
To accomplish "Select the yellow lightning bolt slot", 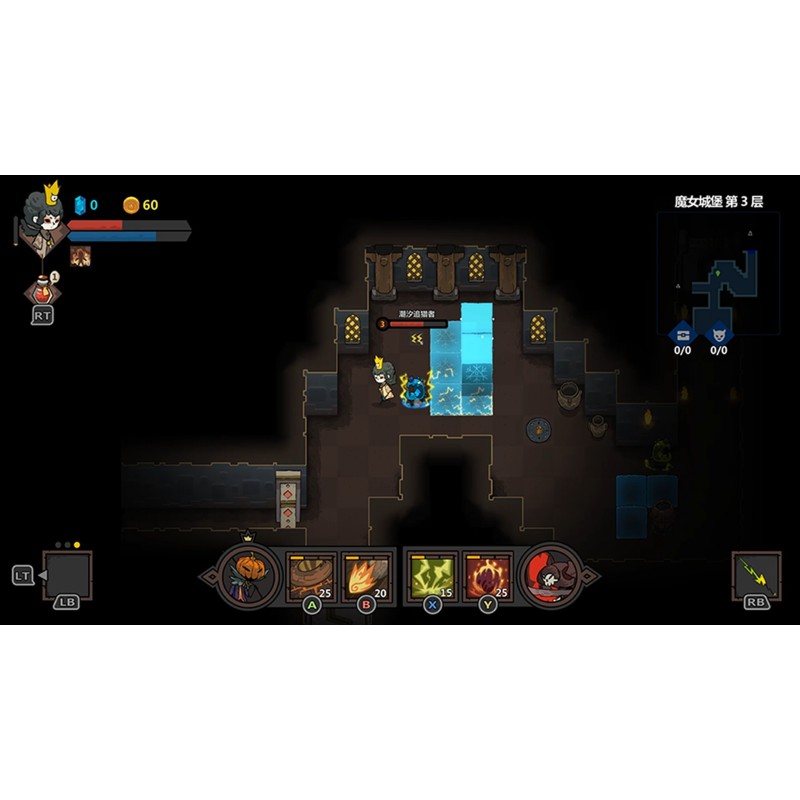I will (x=755, y=575).
